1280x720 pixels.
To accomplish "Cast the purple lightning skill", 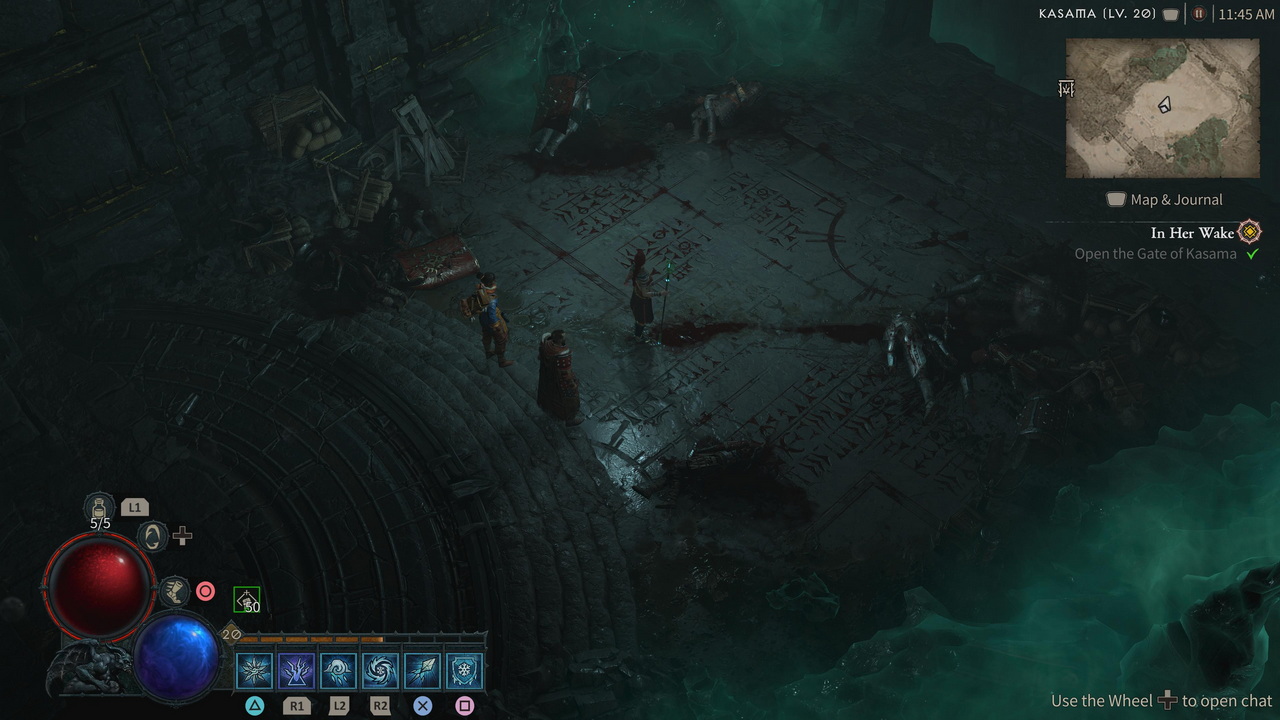I will 296,670.
